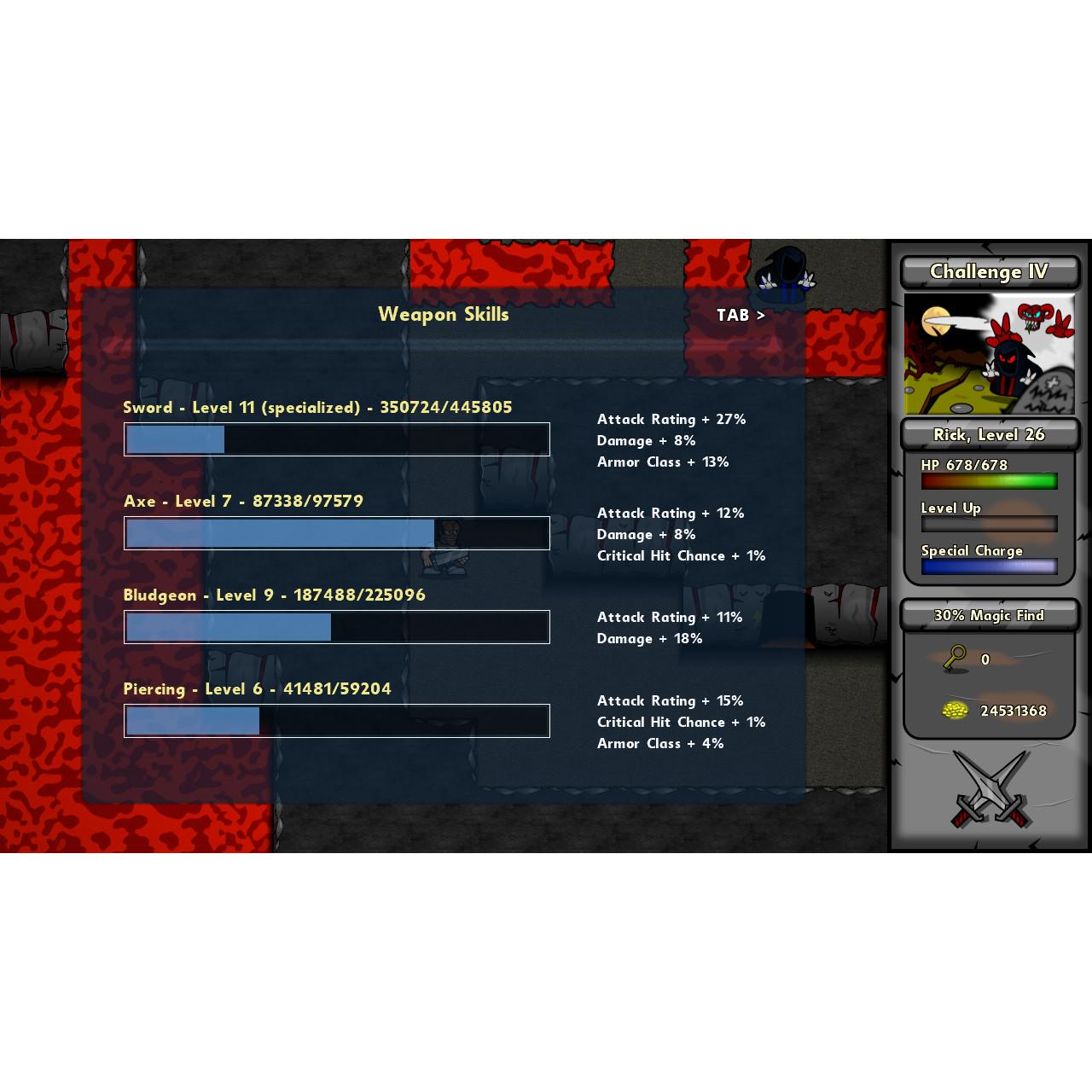Image resolution: width=1092 pixels, height=1092 pixels.
Task: Click the moon in the Challenge IV picture
Action: 937,320
